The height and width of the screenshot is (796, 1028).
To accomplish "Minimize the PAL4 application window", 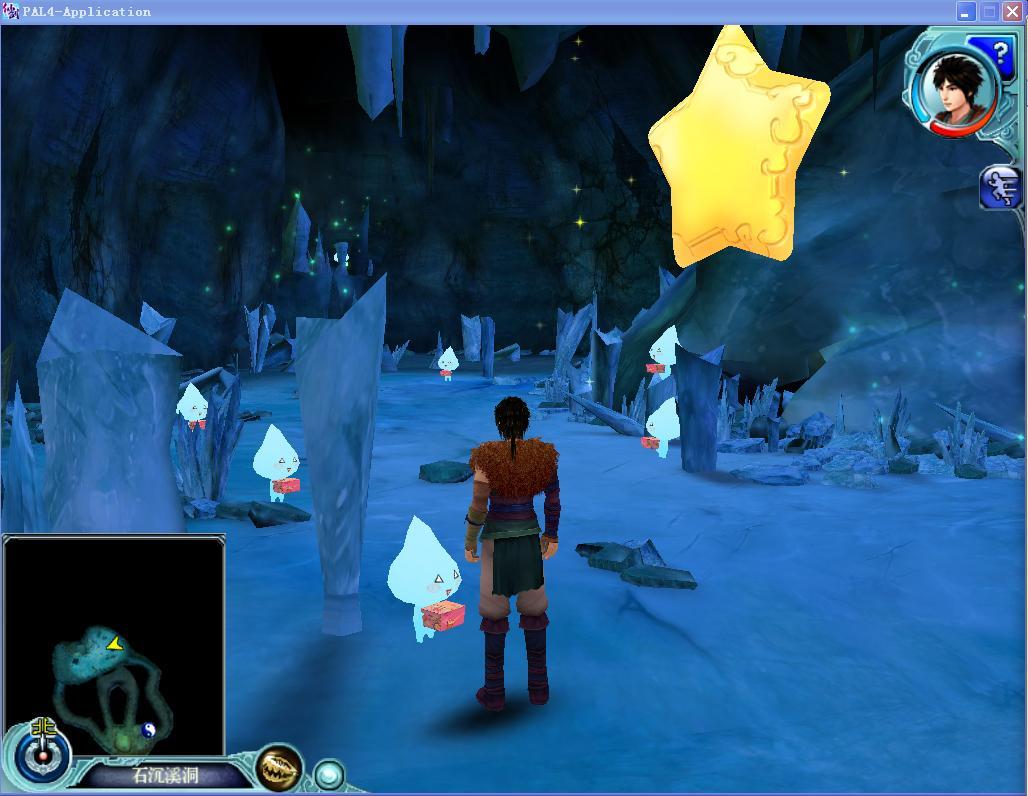I will [x=965, y=12].
